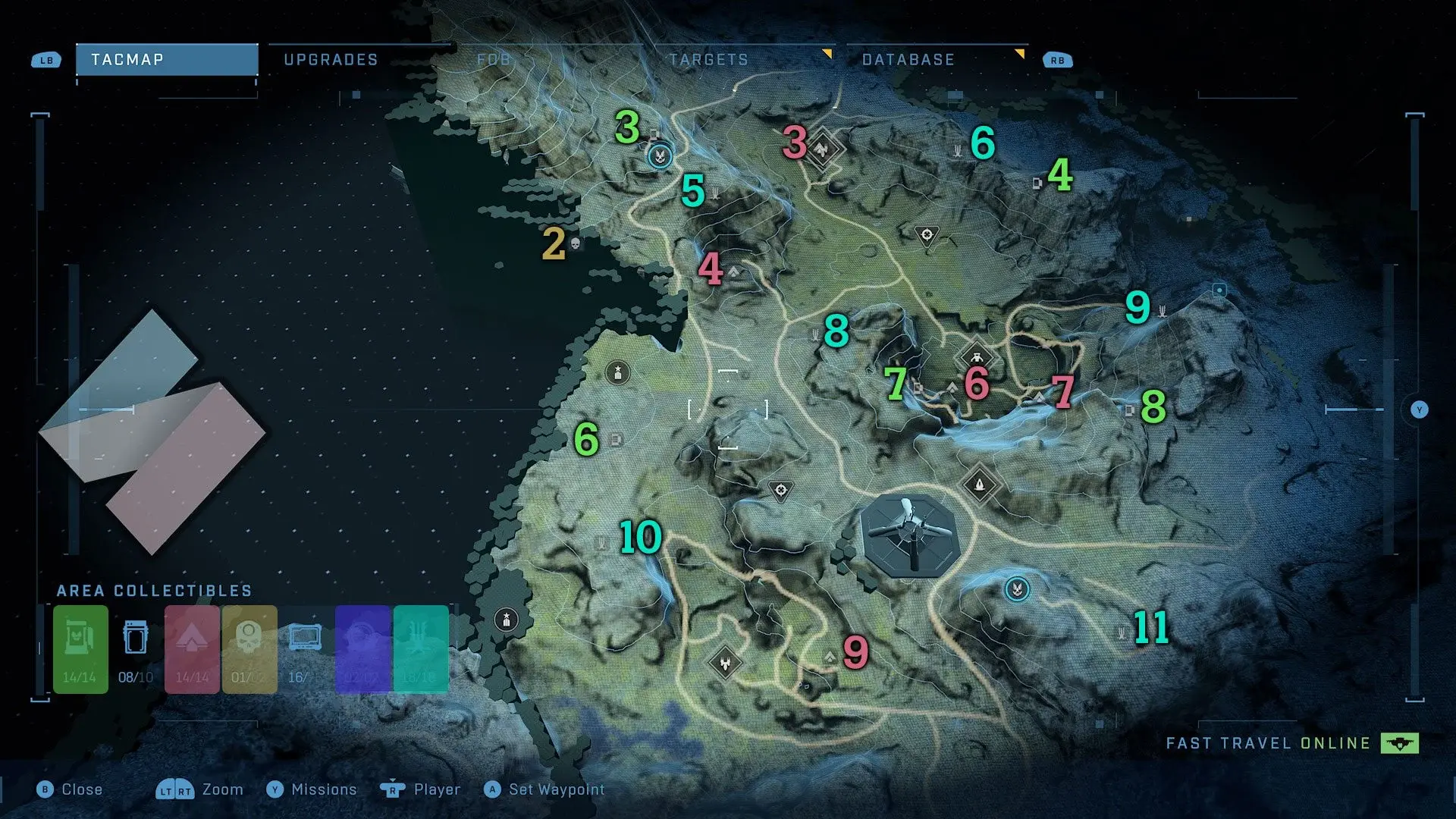Screen dimensions: 1456x819
Task: Open the DATABASE tab
Action: pyautogui.click(x=908, y=60)
